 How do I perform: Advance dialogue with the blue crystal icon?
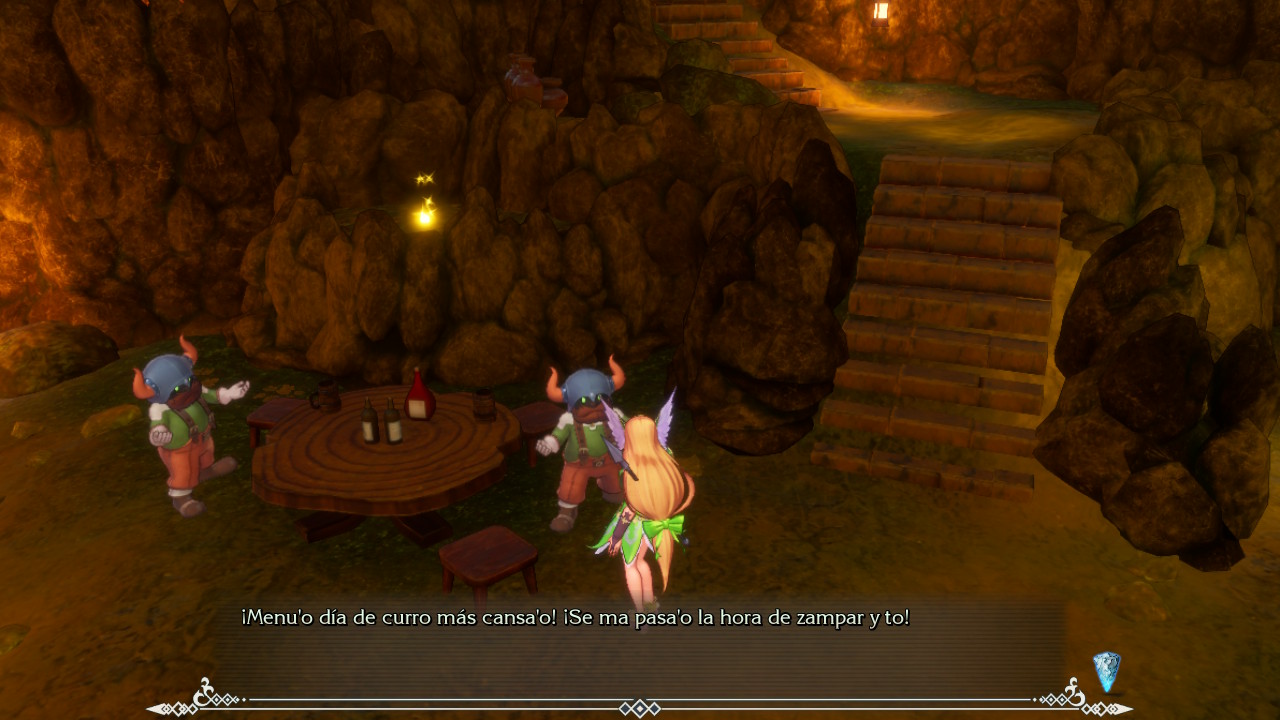point(1106,671)
